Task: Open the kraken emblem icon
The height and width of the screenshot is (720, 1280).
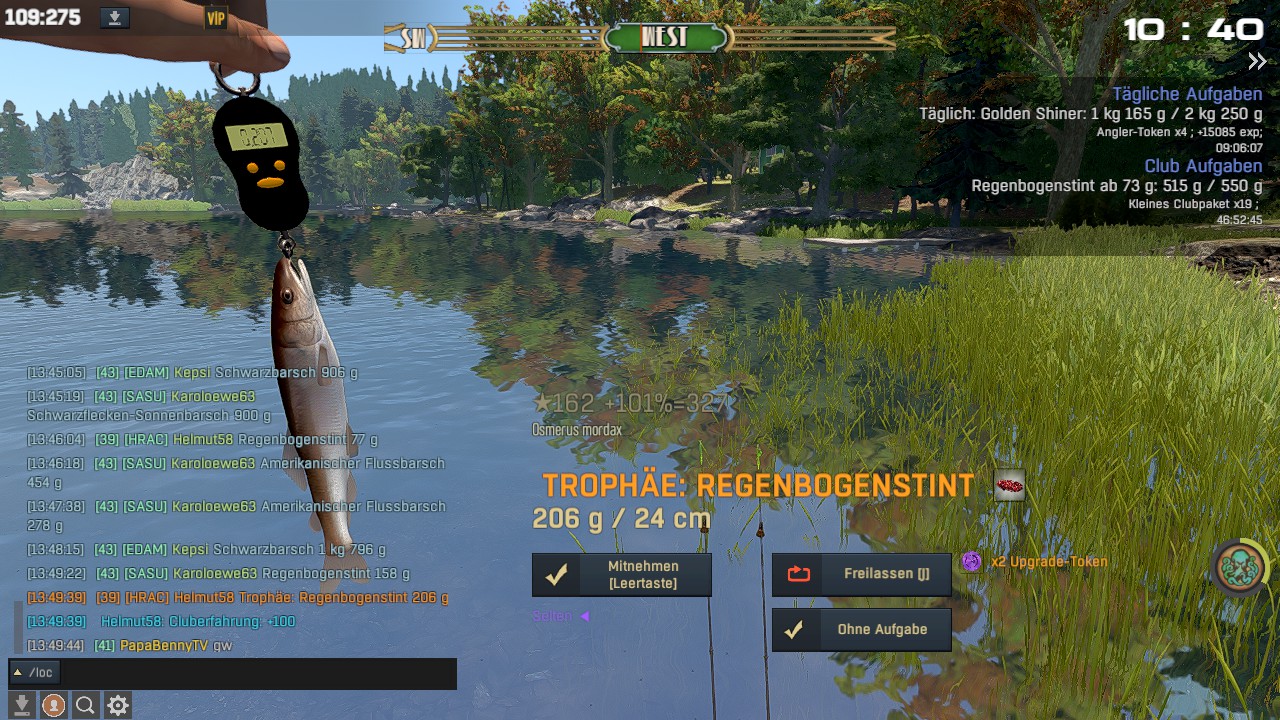Action: click(x=1239, y=567)
